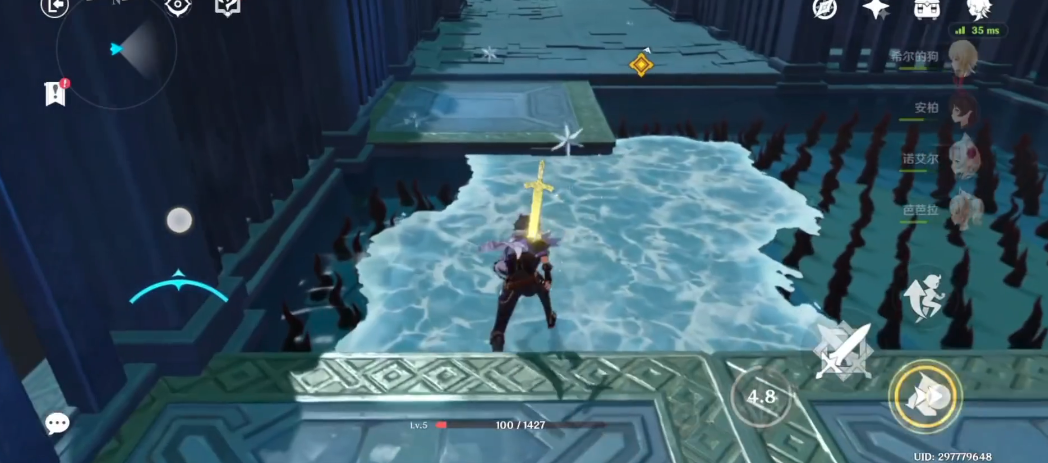
Task: Activate the elemental sight eye icon
Action: 178,6
